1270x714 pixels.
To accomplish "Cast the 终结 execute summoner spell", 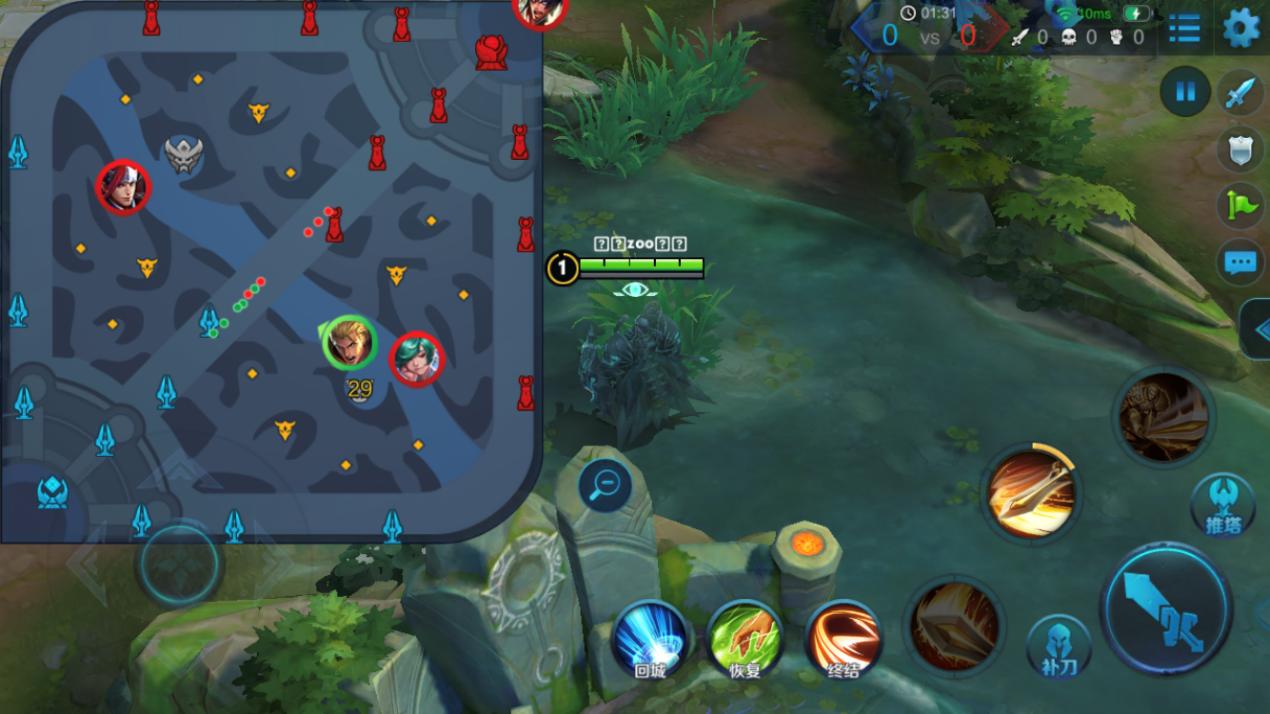I will pos(842,637).
